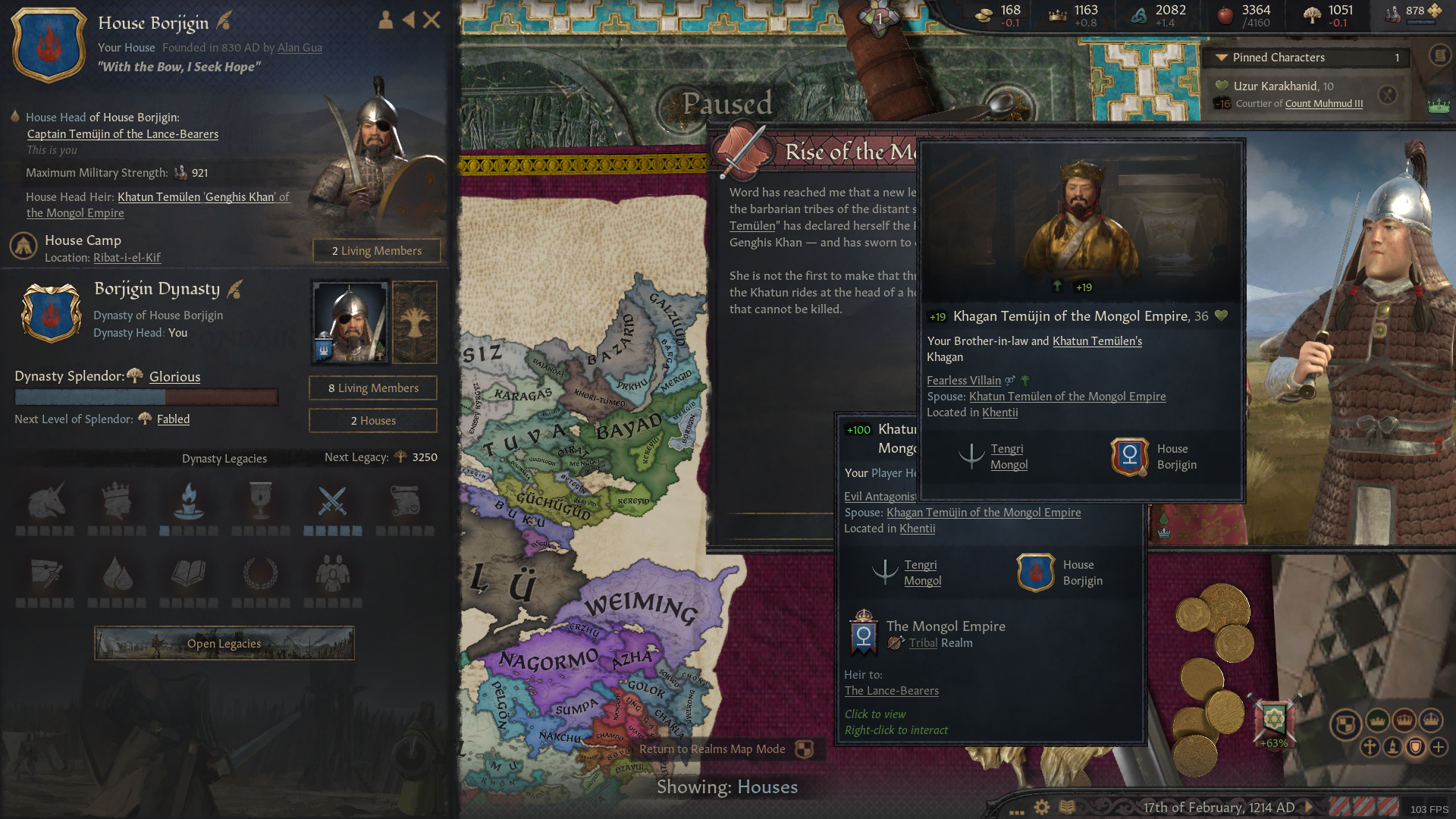
Task: Switch to the religion map mode cross icon
Action: point(1370,747)
